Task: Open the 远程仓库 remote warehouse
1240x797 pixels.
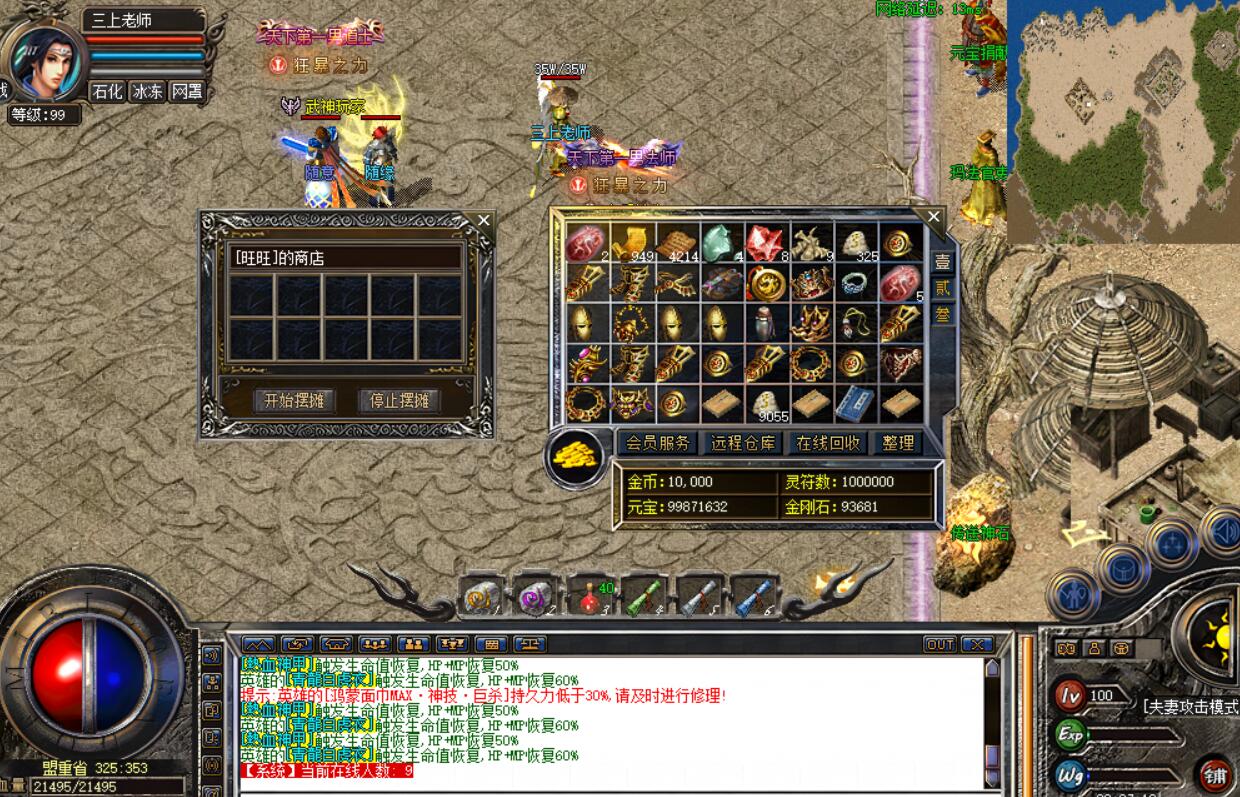Action: [x=743, y=442]
